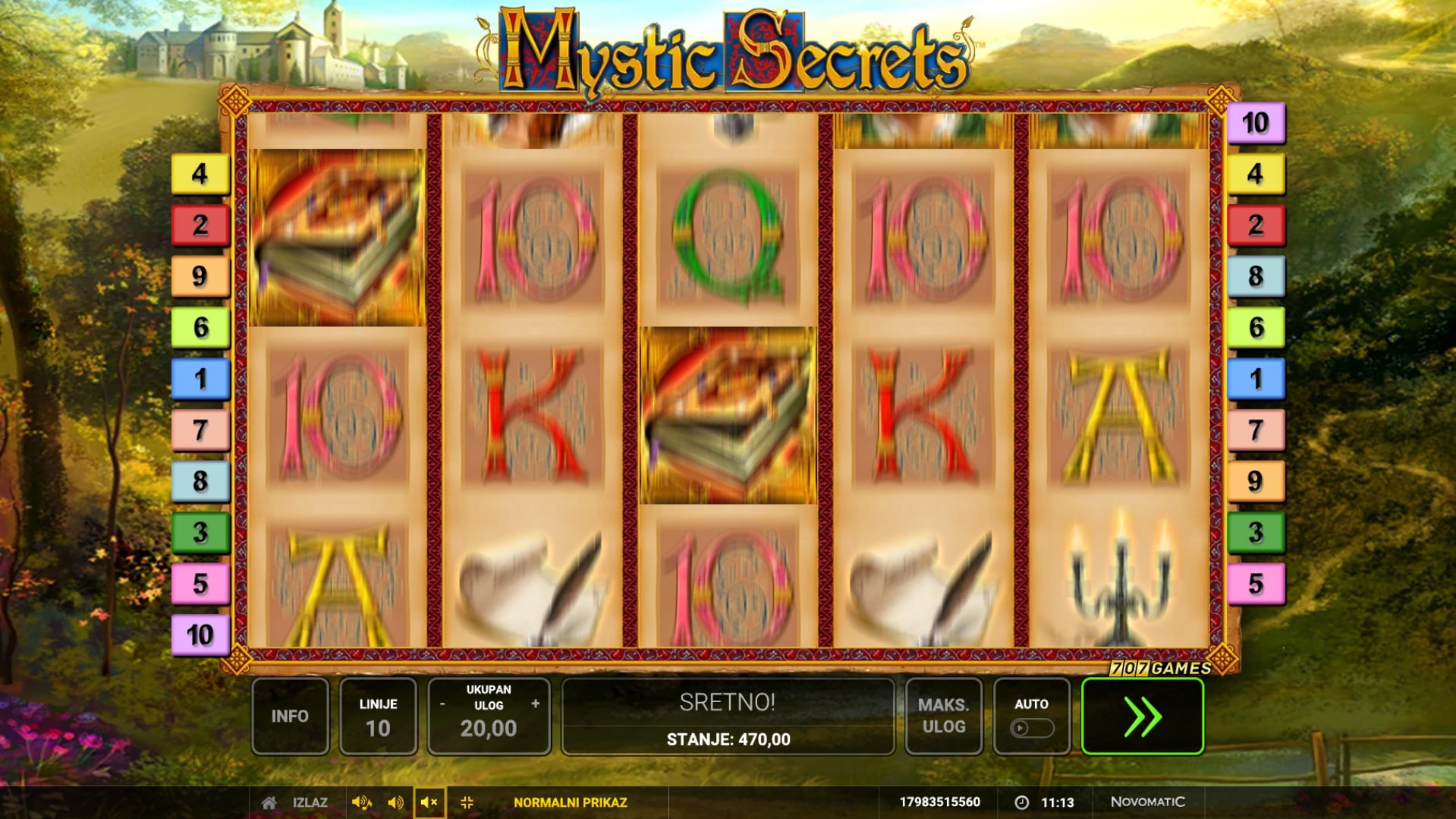Decrease total bet with the minus button

(442, 704)
